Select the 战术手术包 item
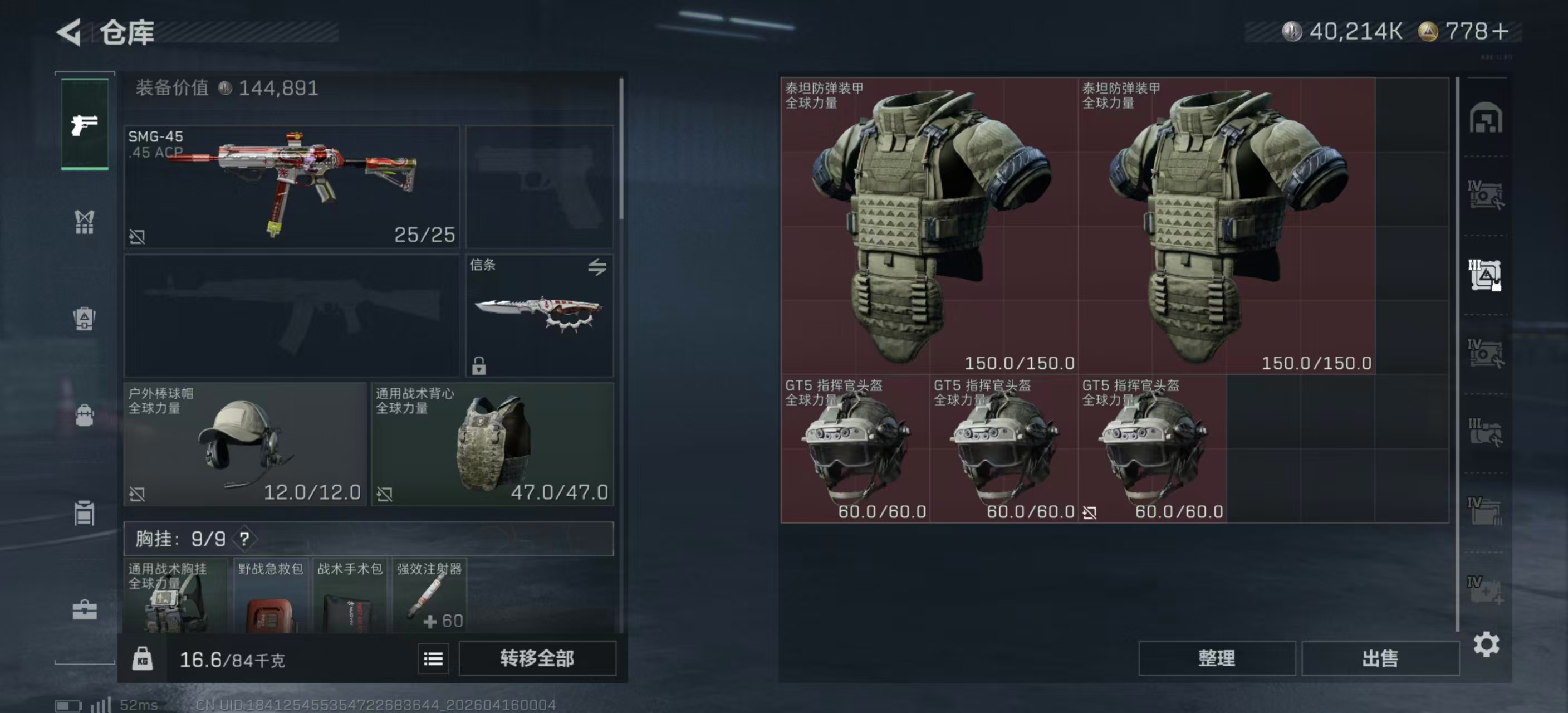The width and height of the screenshot is (1568, 713). (349, 595)
